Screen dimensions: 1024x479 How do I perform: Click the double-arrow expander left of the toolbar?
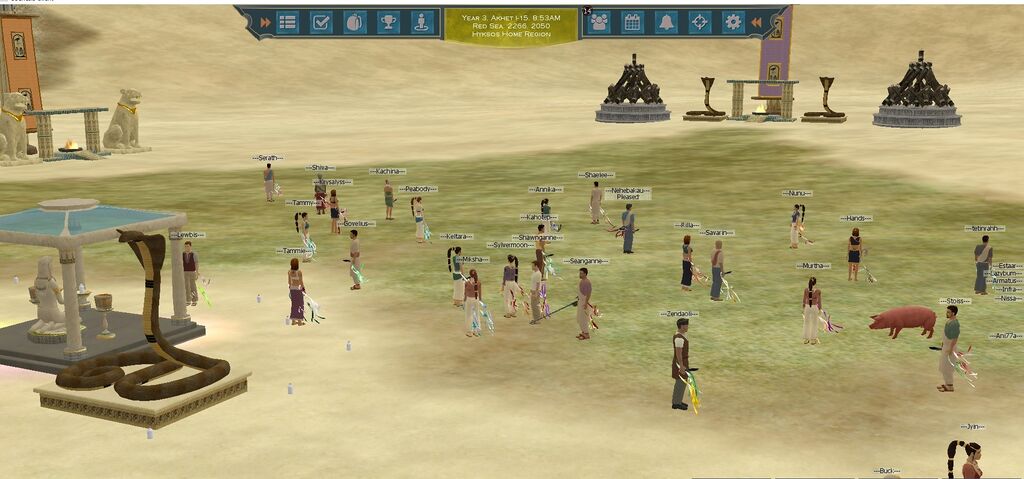(265, 21)
